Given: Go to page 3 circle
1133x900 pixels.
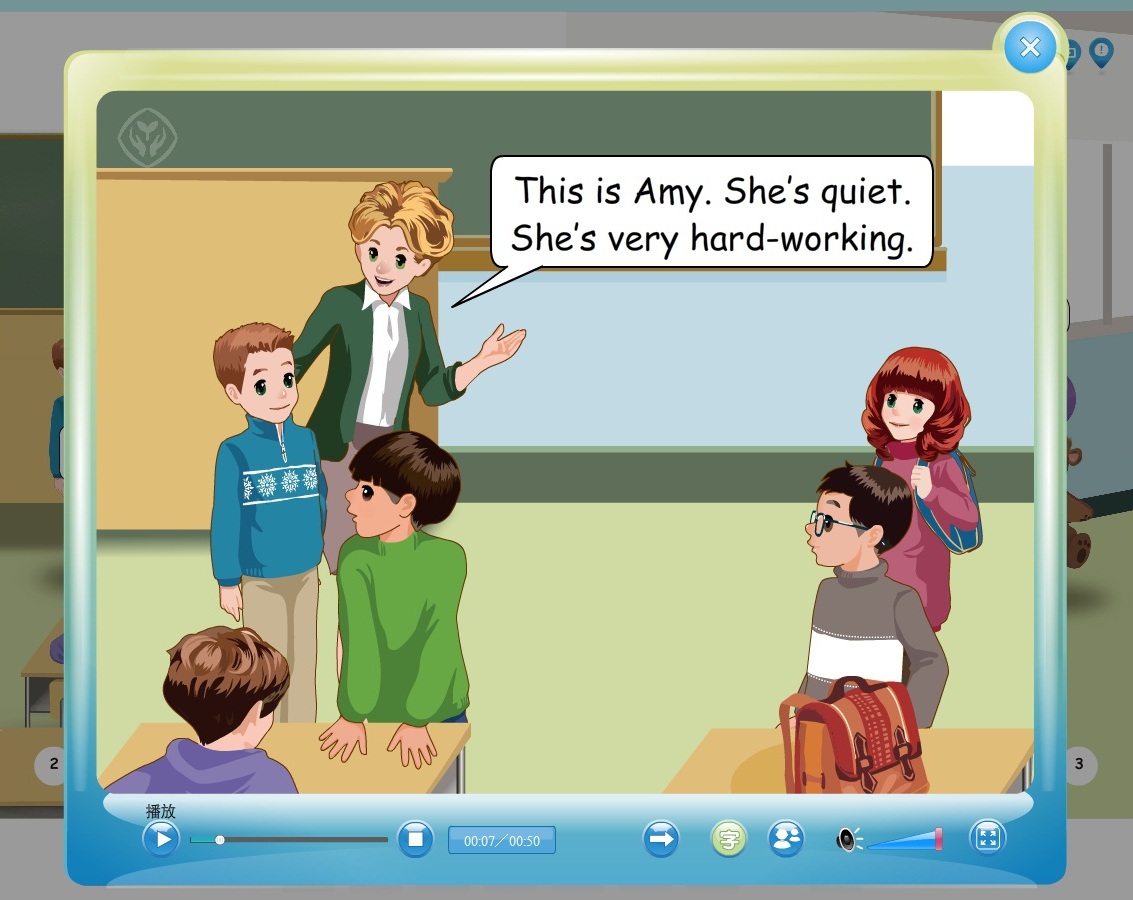Looking at the screenshot, I should tap(1079, 765).
